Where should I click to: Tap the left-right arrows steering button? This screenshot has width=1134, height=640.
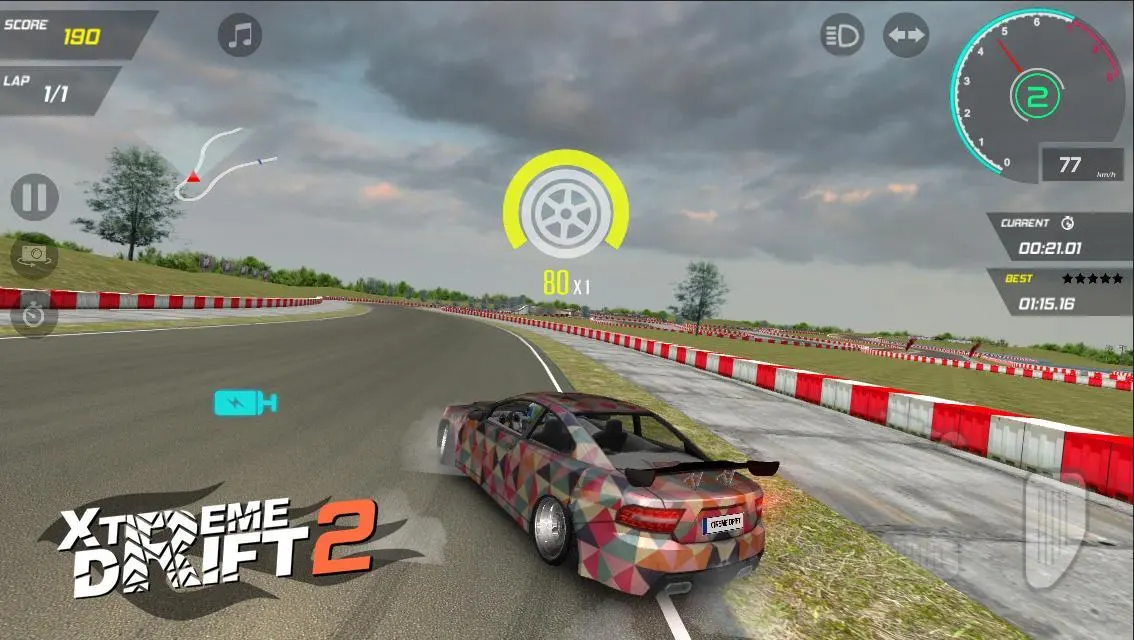(906, 36)
